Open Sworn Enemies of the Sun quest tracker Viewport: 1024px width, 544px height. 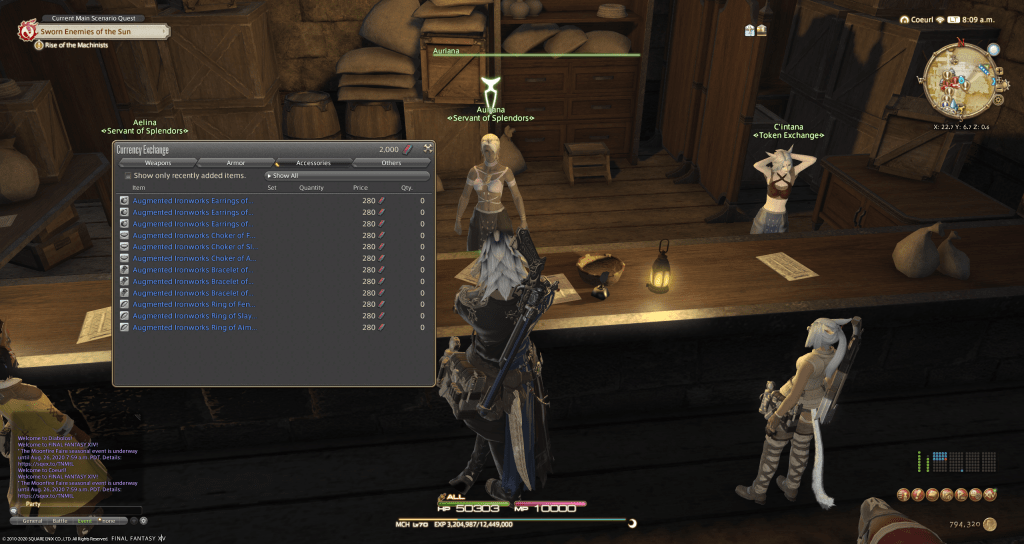pos(98,31)
